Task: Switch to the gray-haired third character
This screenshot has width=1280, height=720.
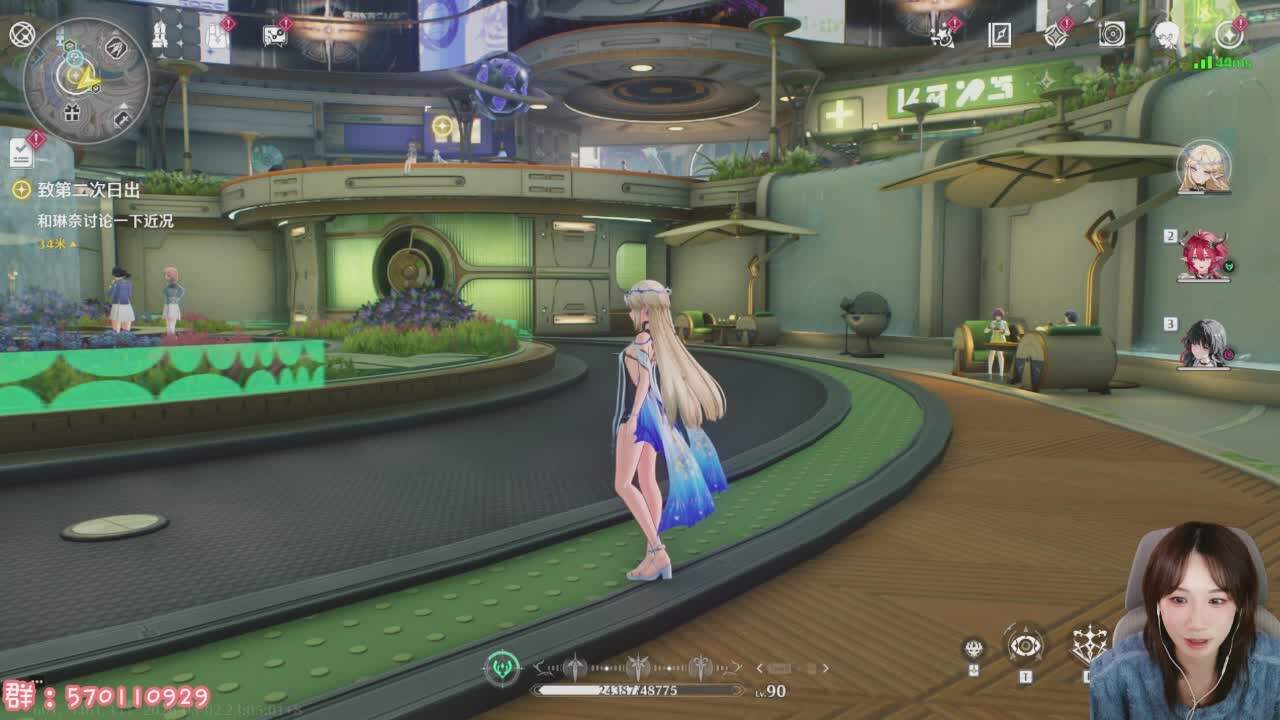Action: pyautogui.click(x=1203, y=344)
